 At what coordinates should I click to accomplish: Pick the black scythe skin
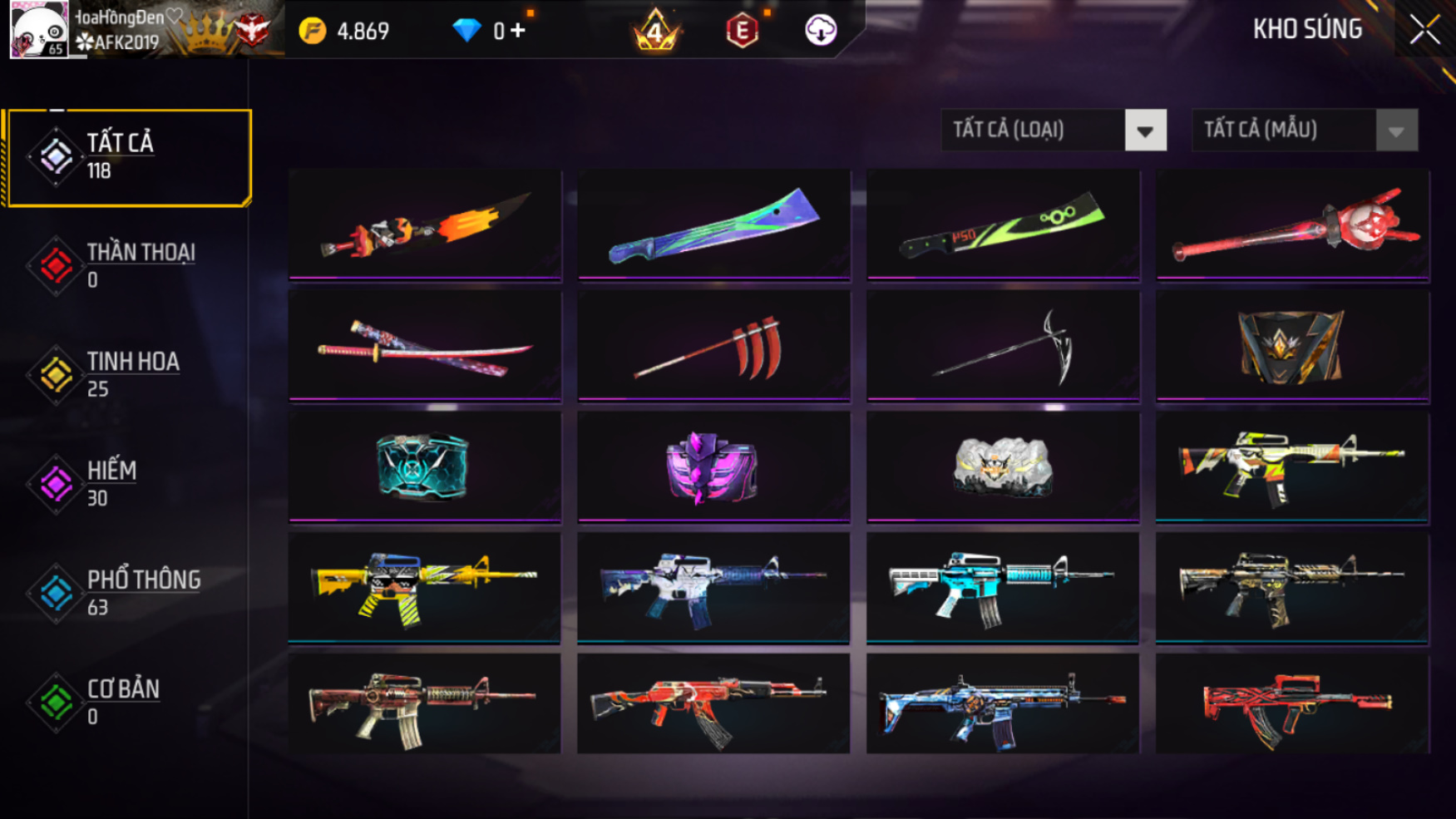(x=1003, y=347)
